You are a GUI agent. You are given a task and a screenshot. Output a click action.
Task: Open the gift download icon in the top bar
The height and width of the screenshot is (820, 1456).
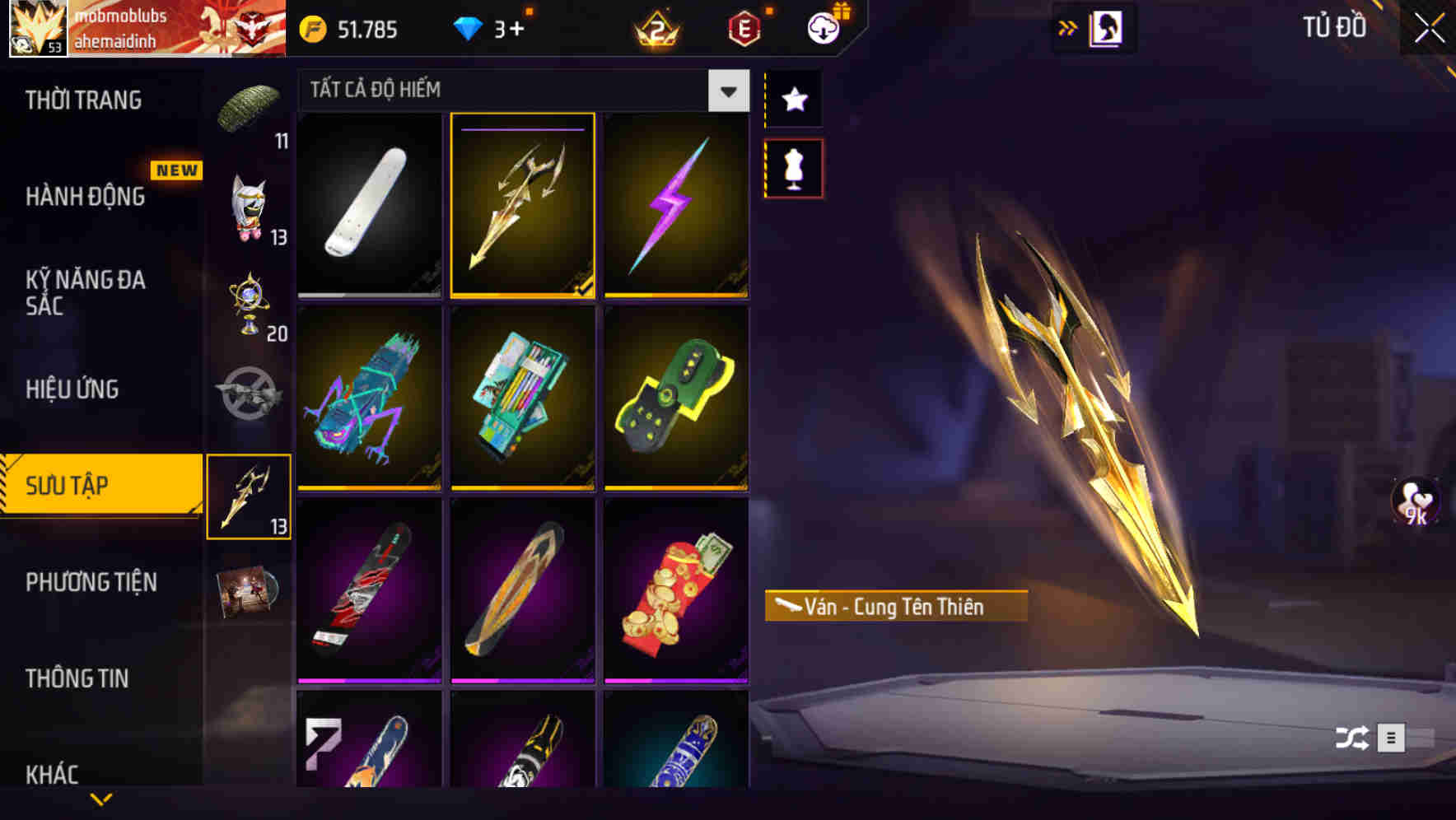tap(822, 27)
